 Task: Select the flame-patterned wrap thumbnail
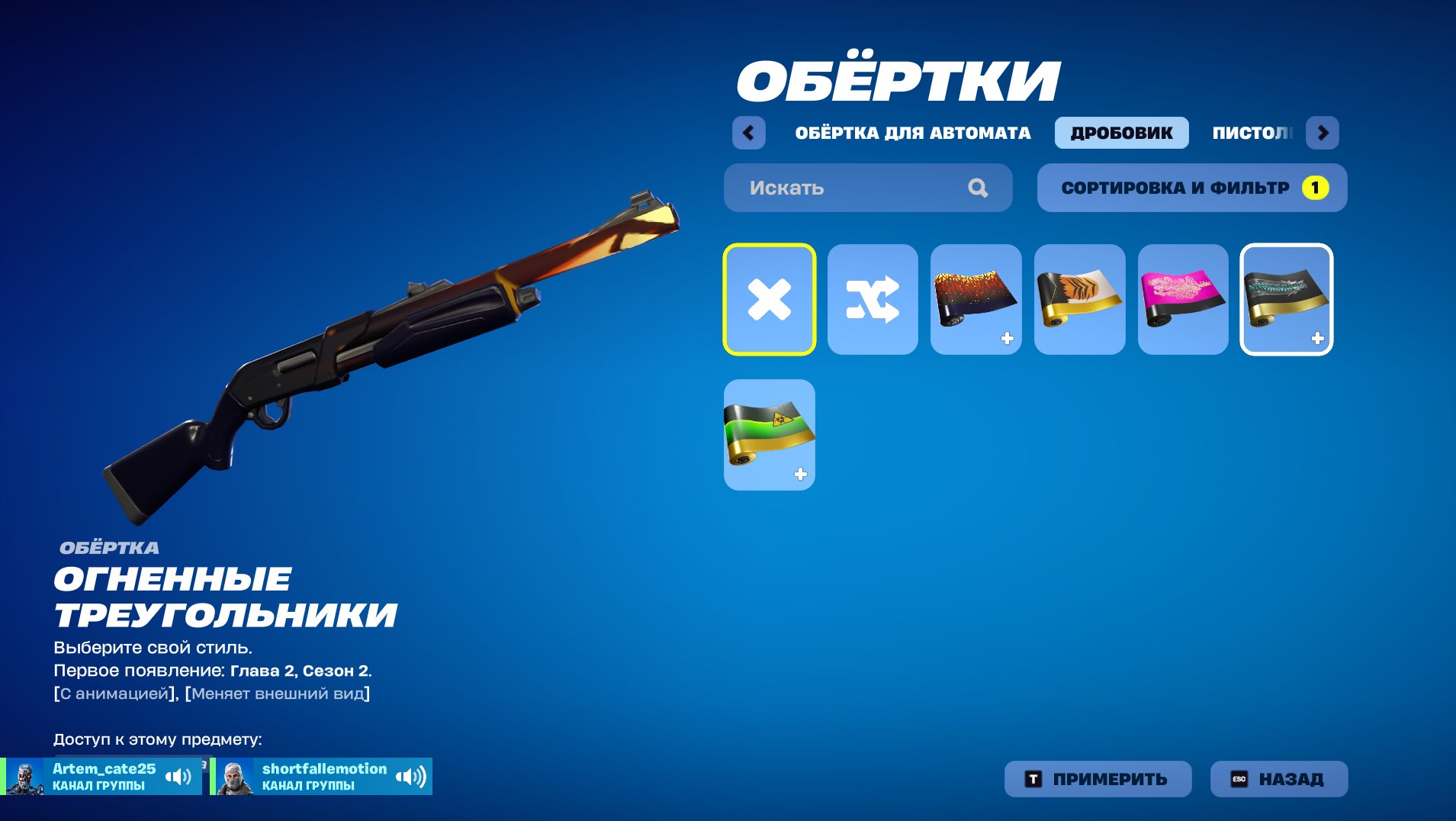[976, 299]
